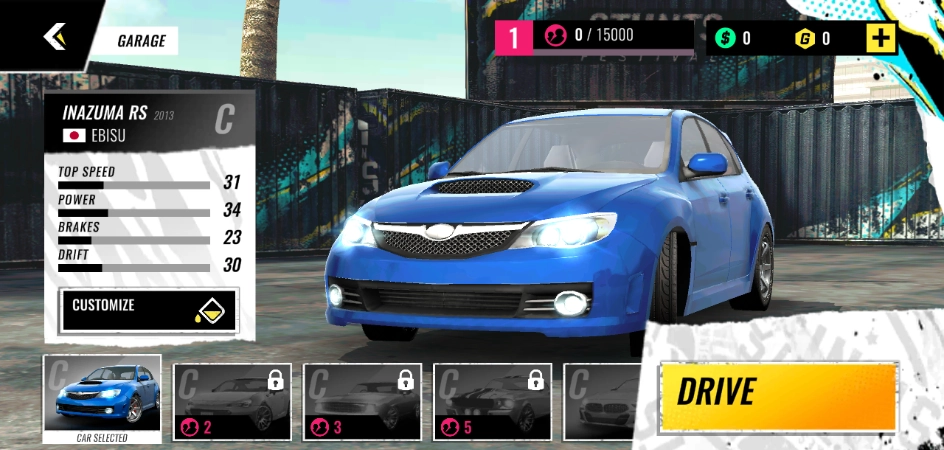
Task: Add currency with the yellow plus button
Action: pyautogui.click(x=881, y=39)
